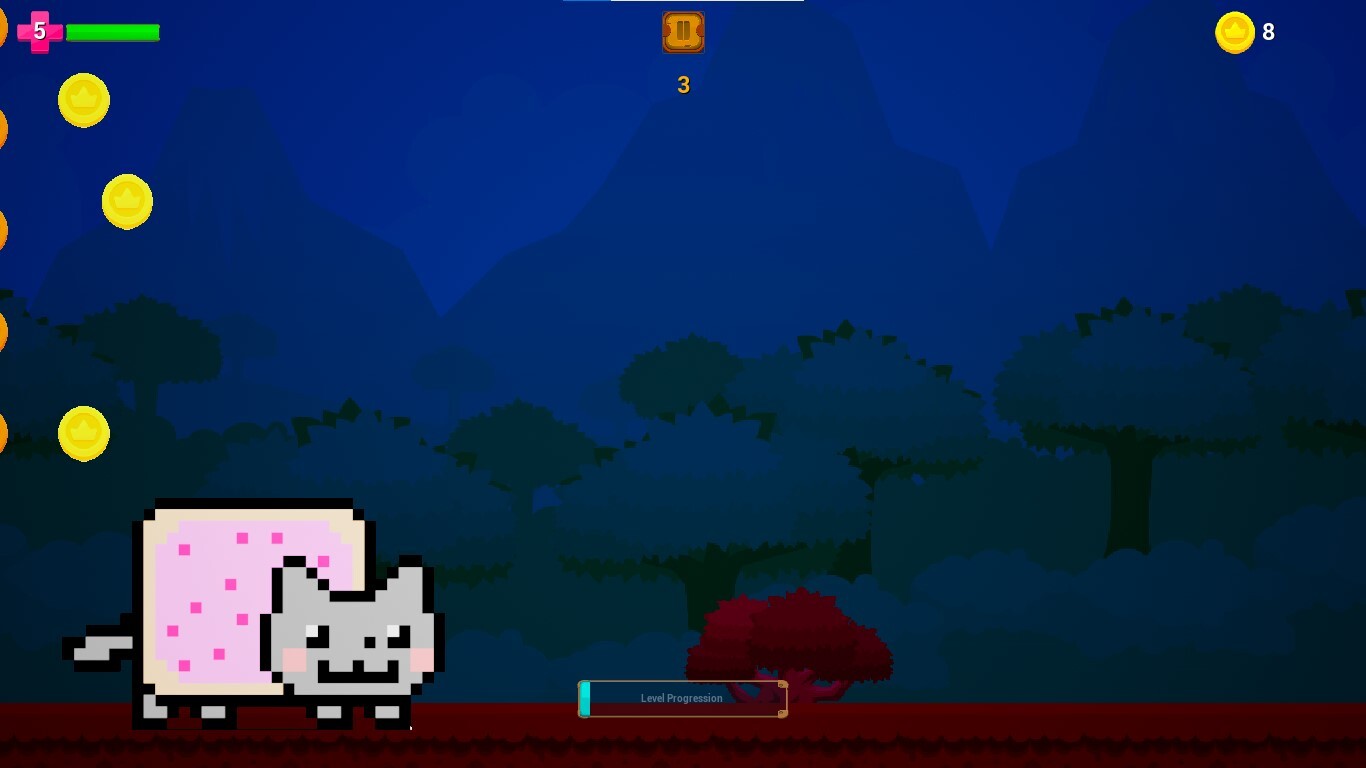Click the number 3 below the pause button
This screenshot has width=1366, height=768.
683,85
